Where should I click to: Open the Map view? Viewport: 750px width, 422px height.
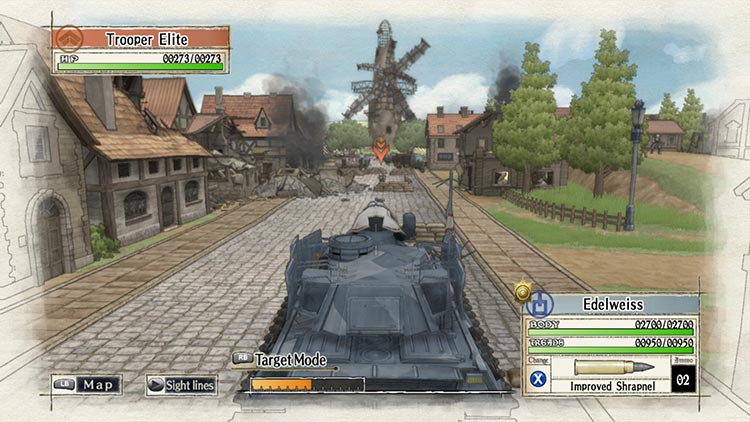click(87, 384)
